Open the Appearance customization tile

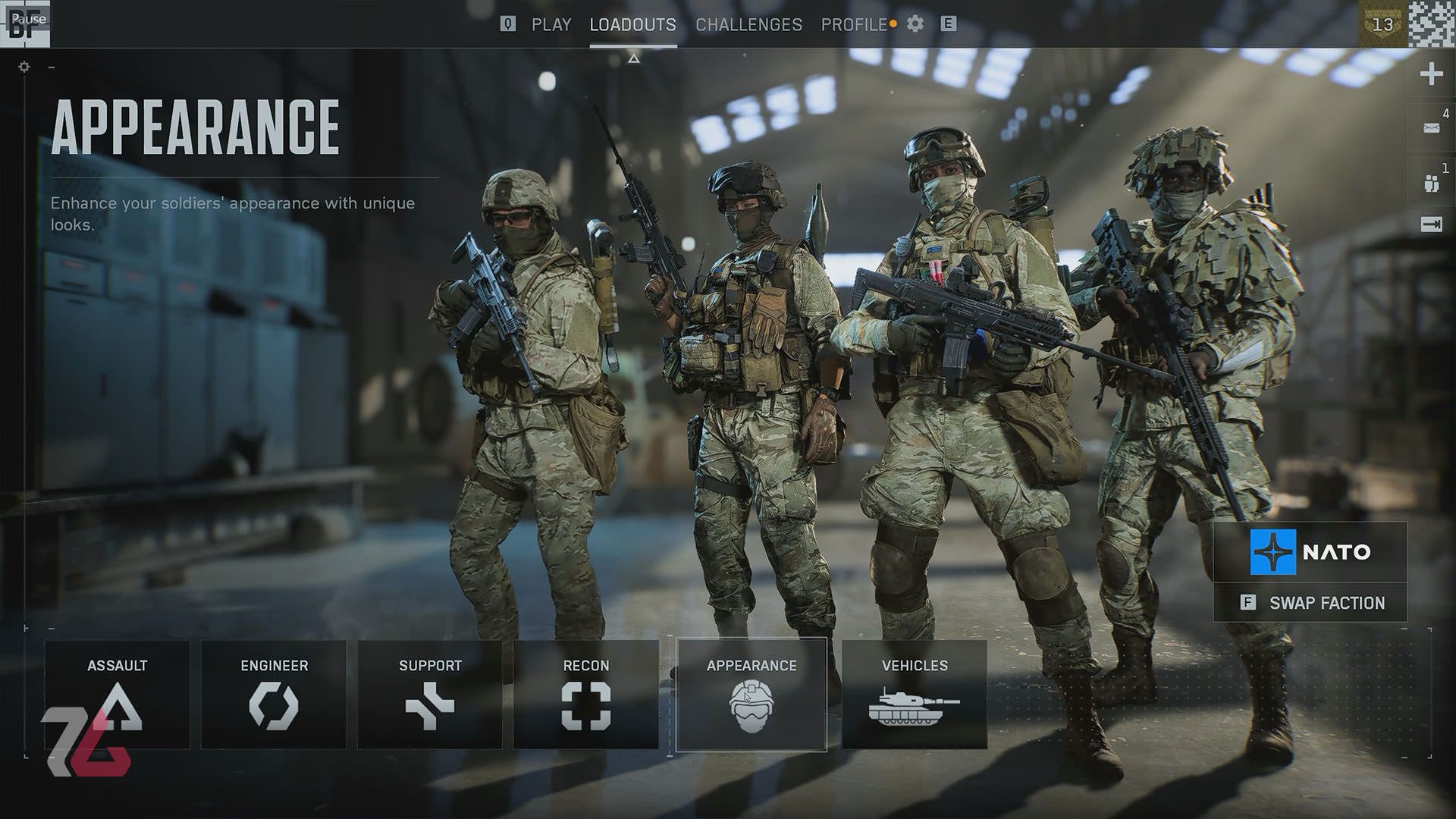[751, 695]
